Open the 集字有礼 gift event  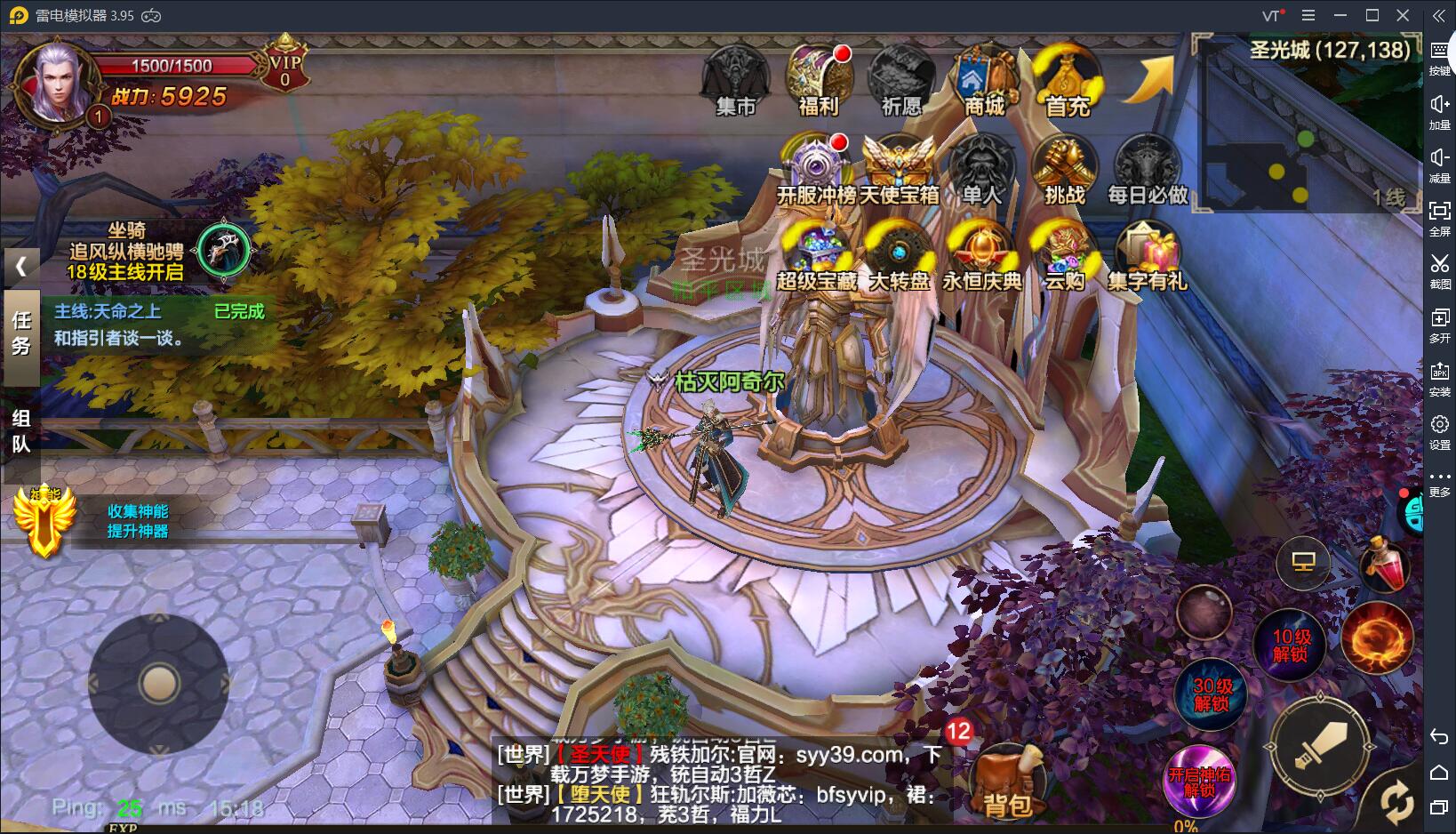[1148, 256]
